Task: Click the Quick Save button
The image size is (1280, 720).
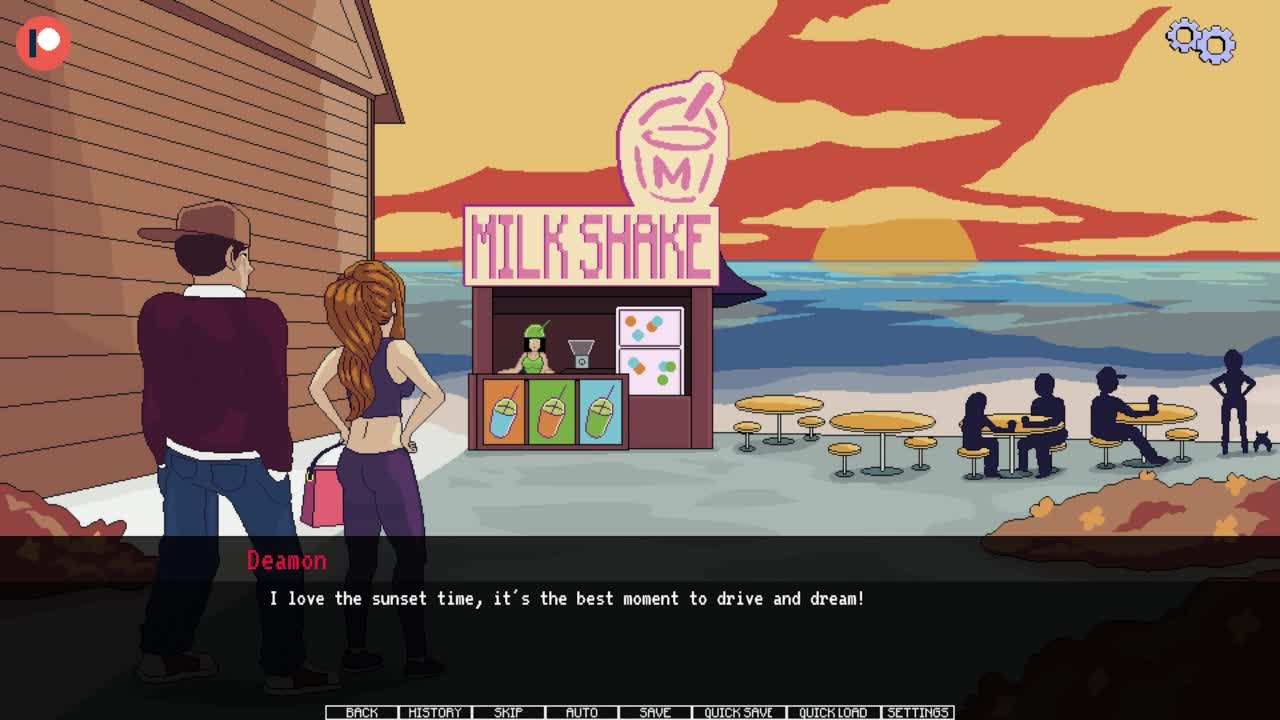Action: pyautogui.click(x=738, y=712)
